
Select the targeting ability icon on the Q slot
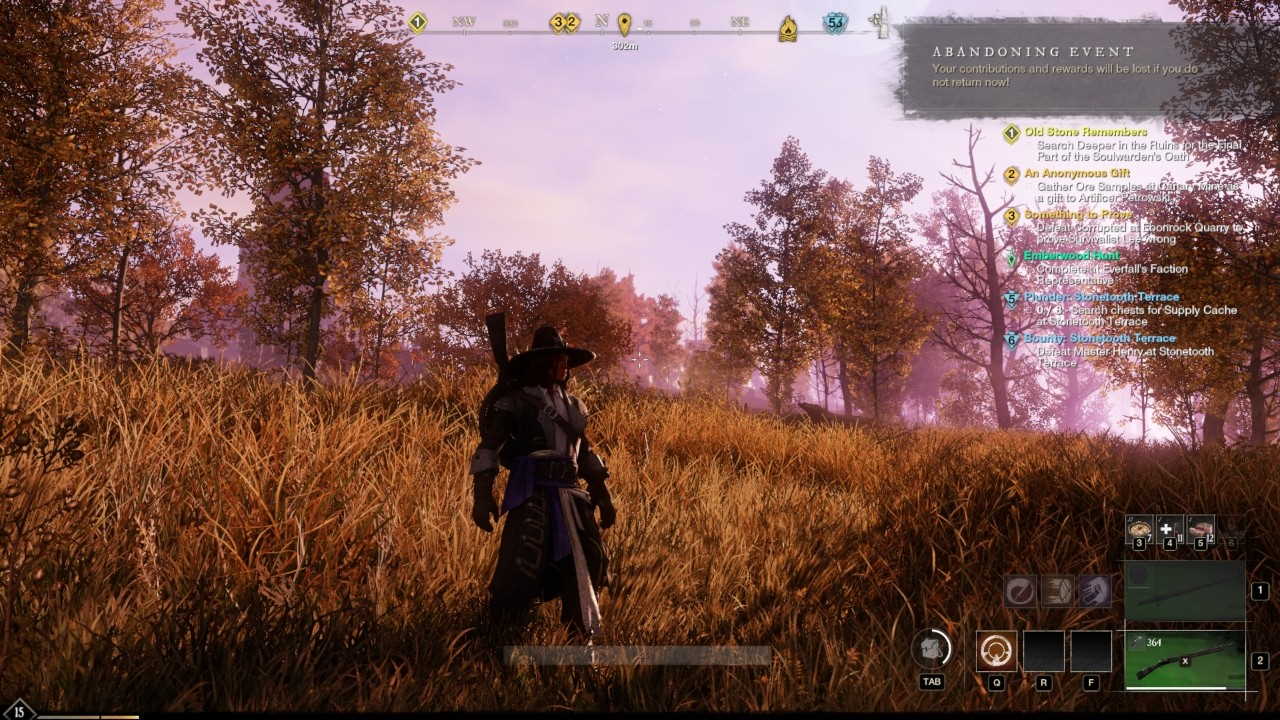pos(997,651)
